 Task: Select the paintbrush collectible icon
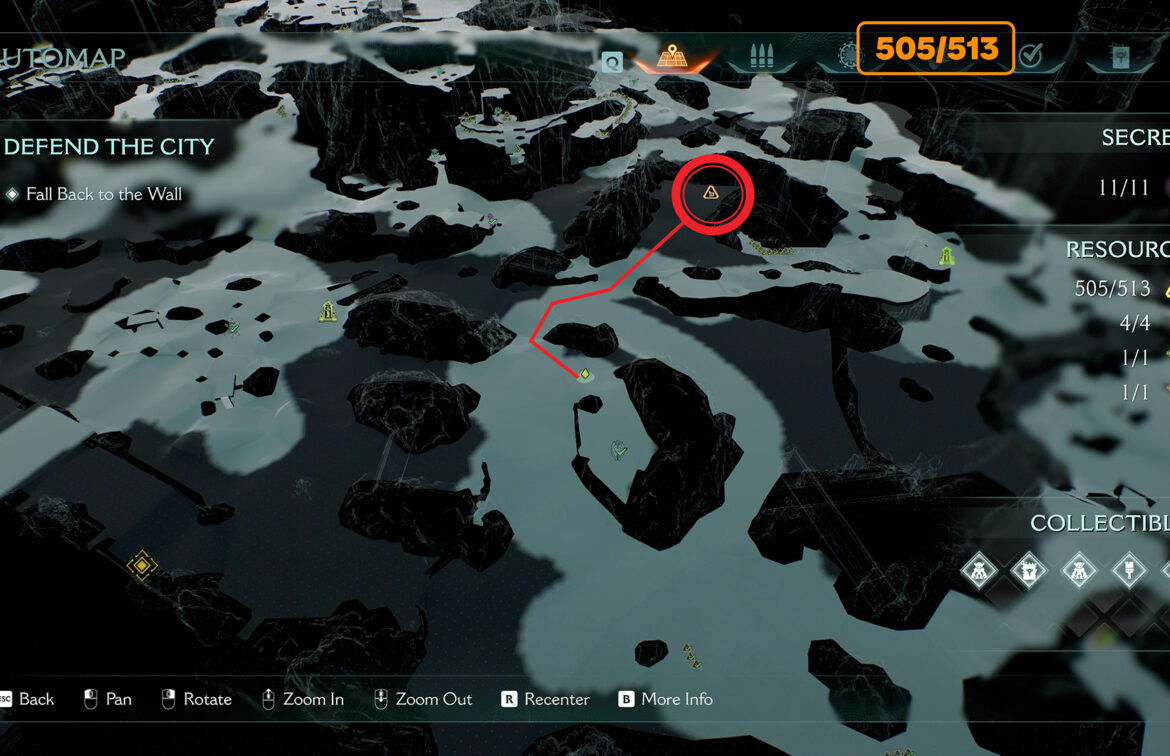coord(1129,572)
